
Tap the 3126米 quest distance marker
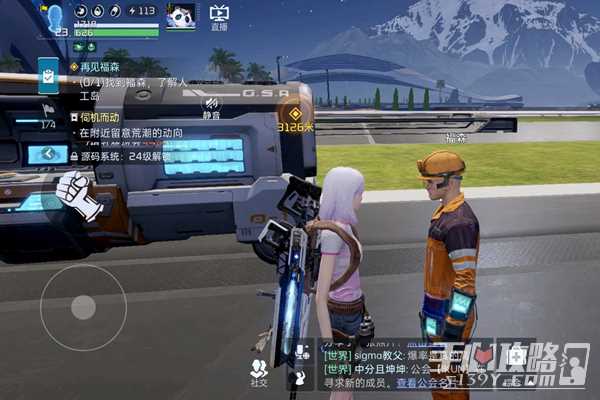tap(294, 116)
